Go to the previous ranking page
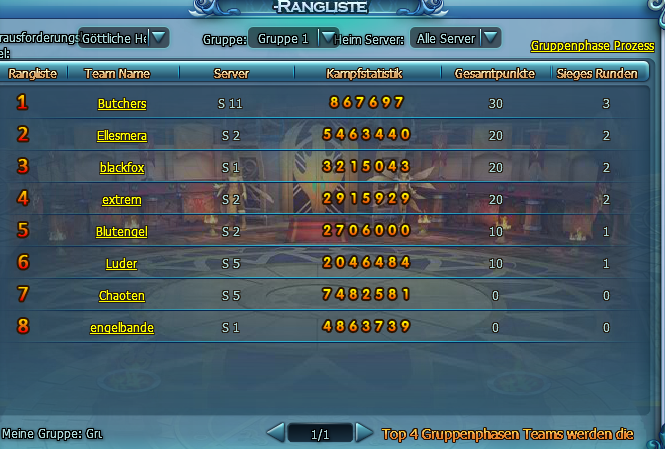Viewport: 665px width, 449px height. (x=276, y=433)
